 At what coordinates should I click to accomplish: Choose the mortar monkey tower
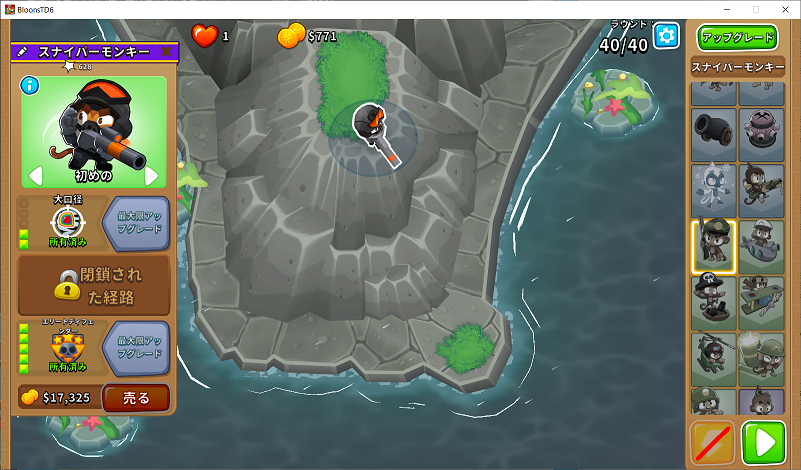tap(759, 356)
